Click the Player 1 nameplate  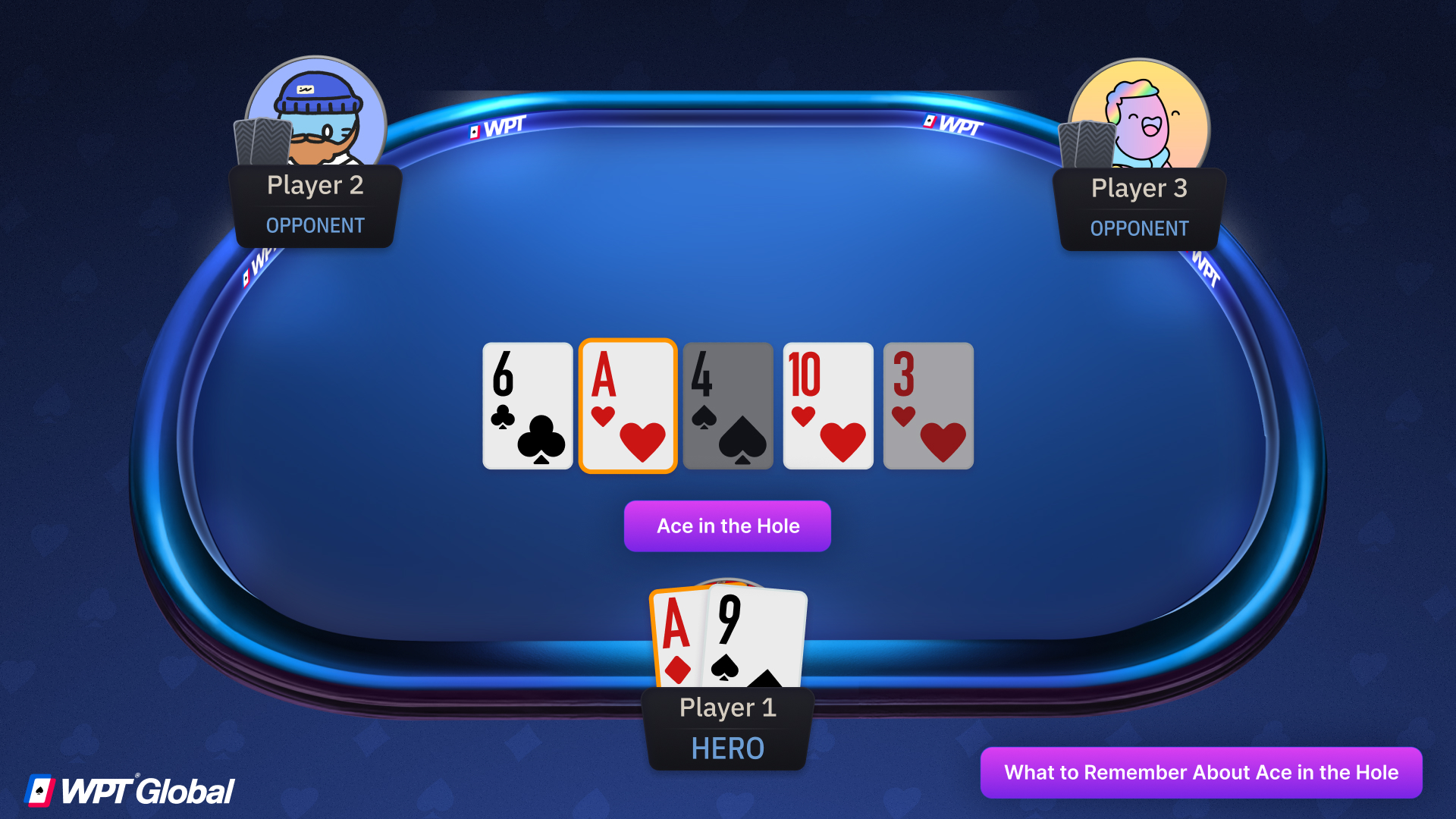[726, 707]
